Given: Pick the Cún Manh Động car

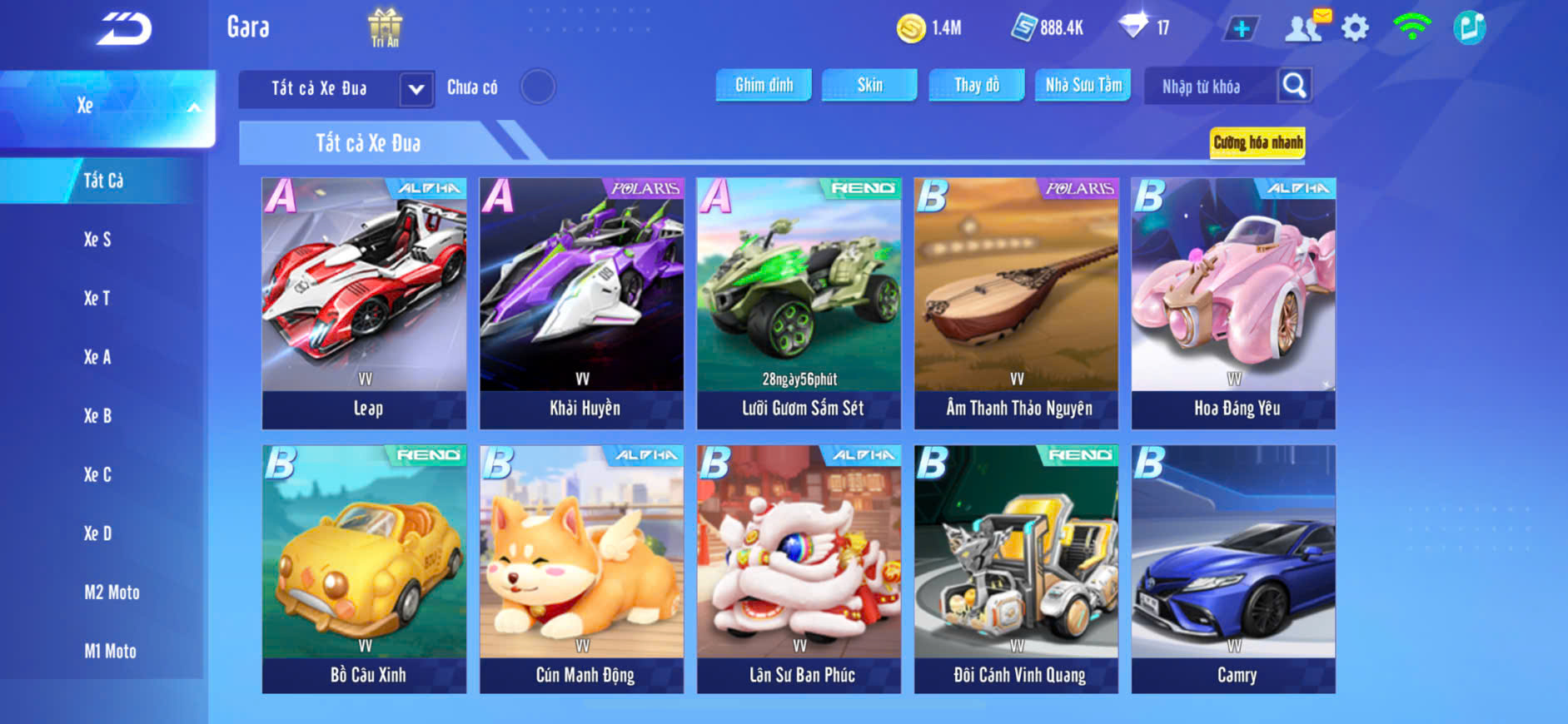Looking at the screenshot, I should click(x=582, y=569).
